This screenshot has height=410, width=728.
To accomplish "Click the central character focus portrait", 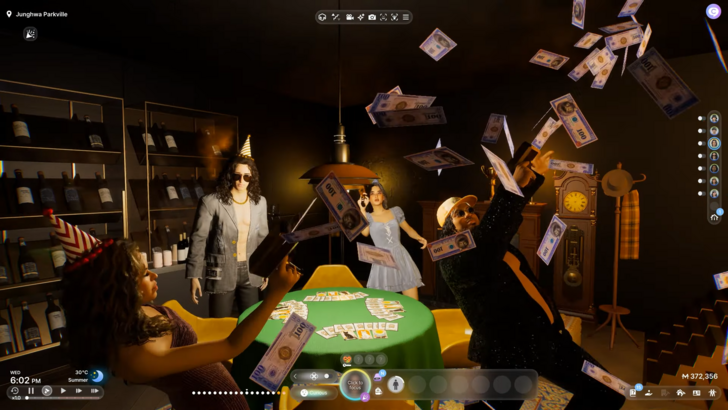I will pos(355,385).
